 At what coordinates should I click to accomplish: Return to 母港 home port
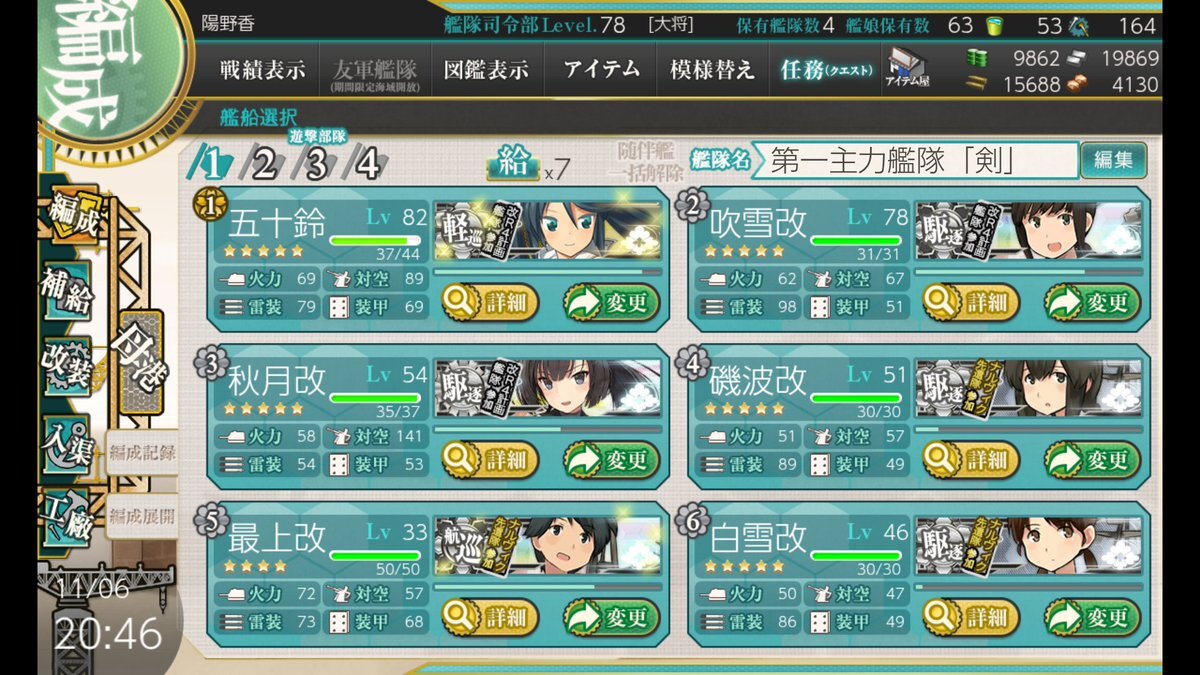(x=142, y=368)
